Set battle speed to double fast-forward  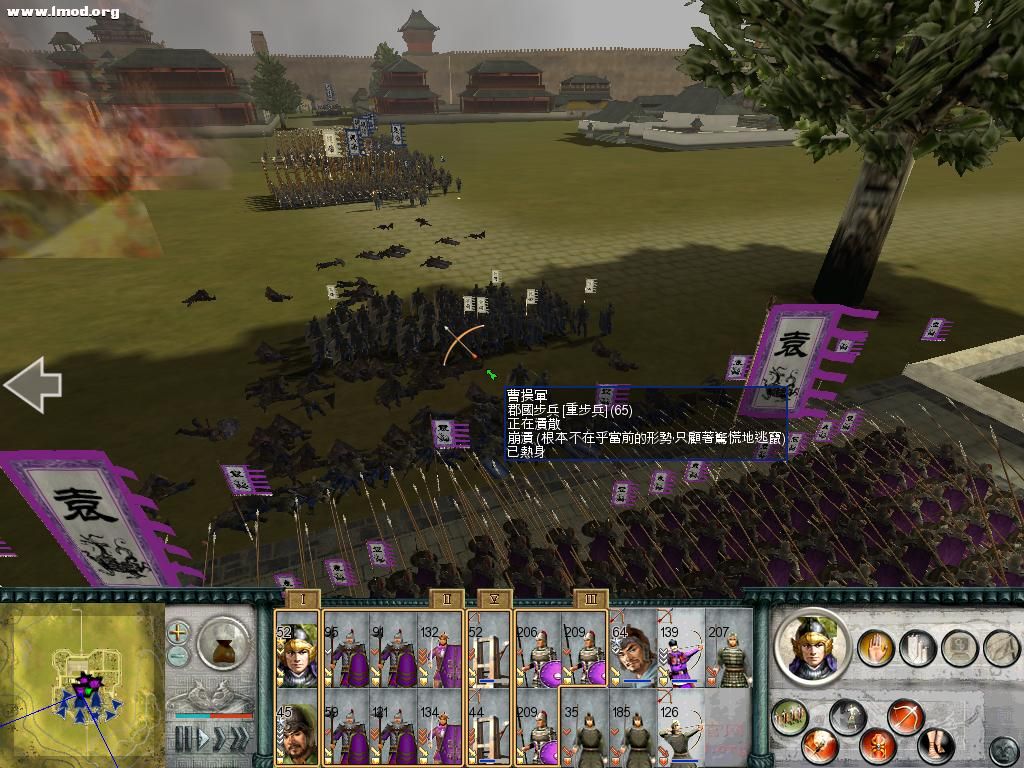(x=221, y=739)
